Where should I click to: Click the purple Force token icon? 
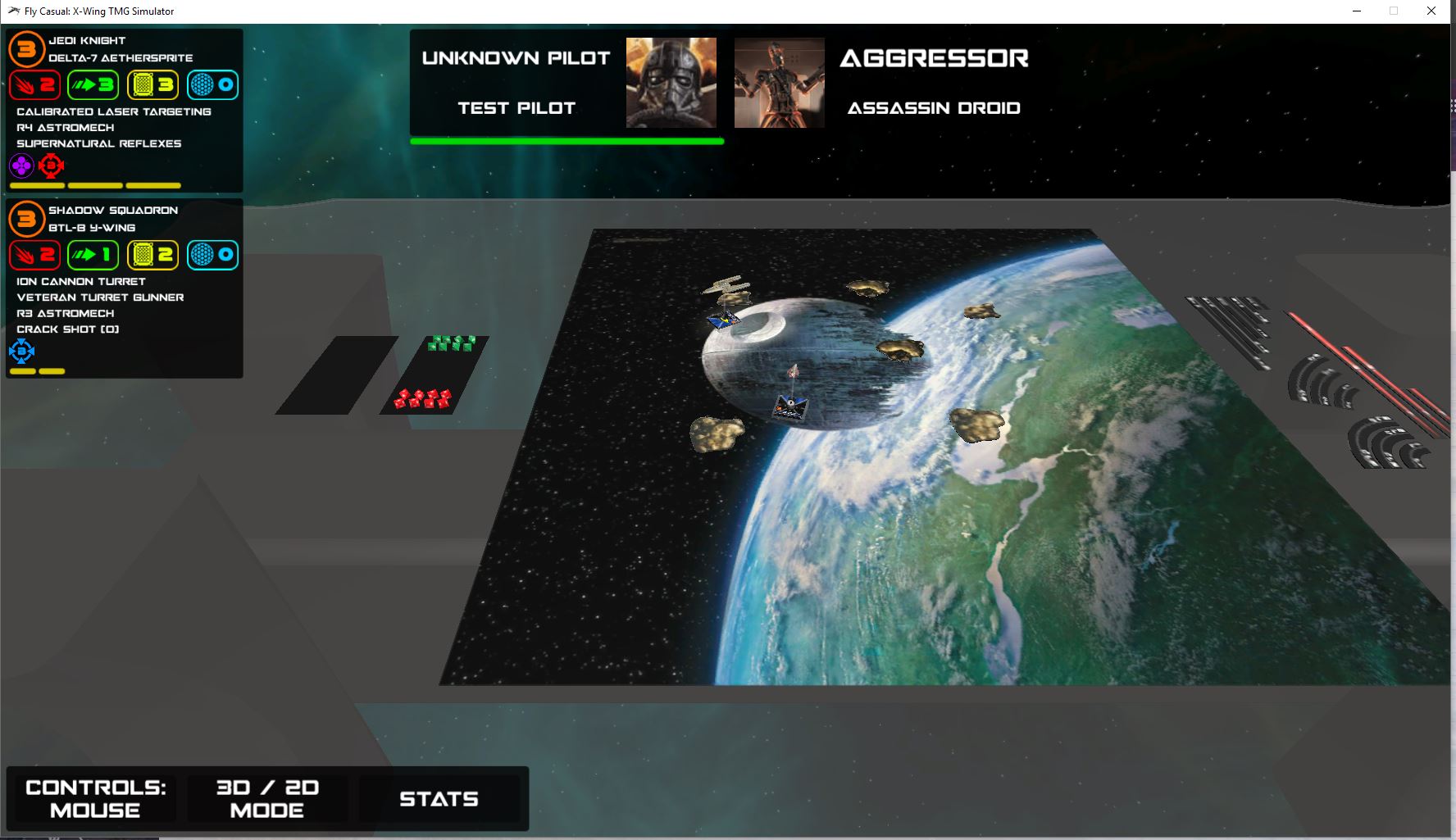[21, 166]
